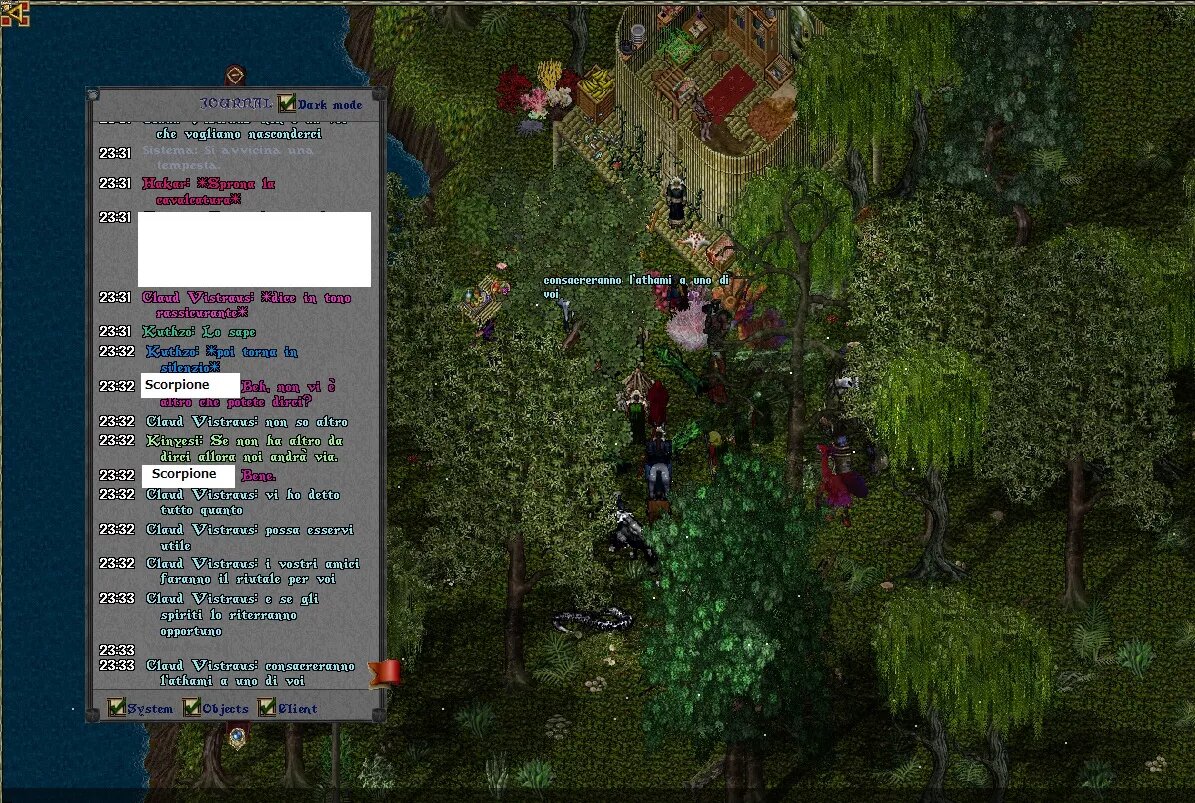Click the gold arrow icon in the corner

[x=14, y=13]
